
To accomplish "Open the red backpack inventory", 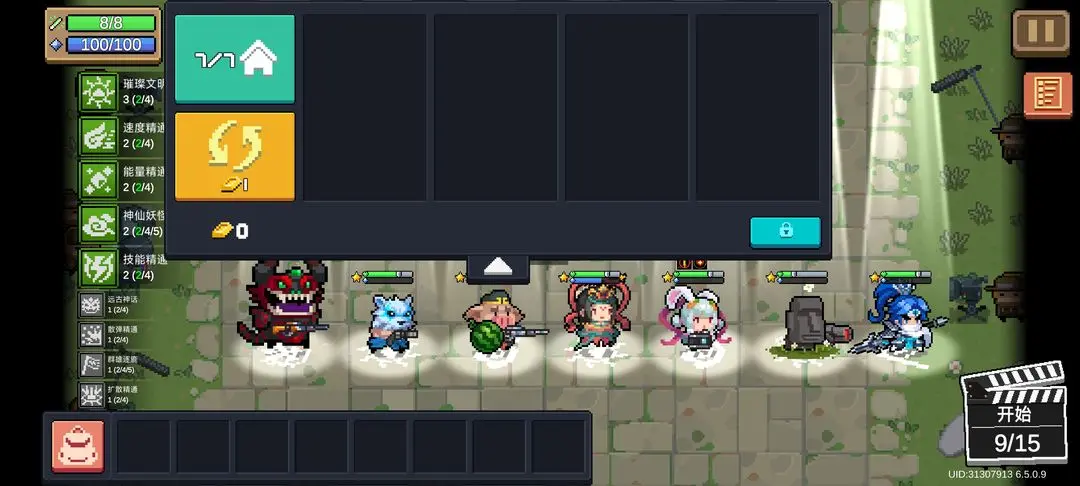I will click(x=78, y=445).
